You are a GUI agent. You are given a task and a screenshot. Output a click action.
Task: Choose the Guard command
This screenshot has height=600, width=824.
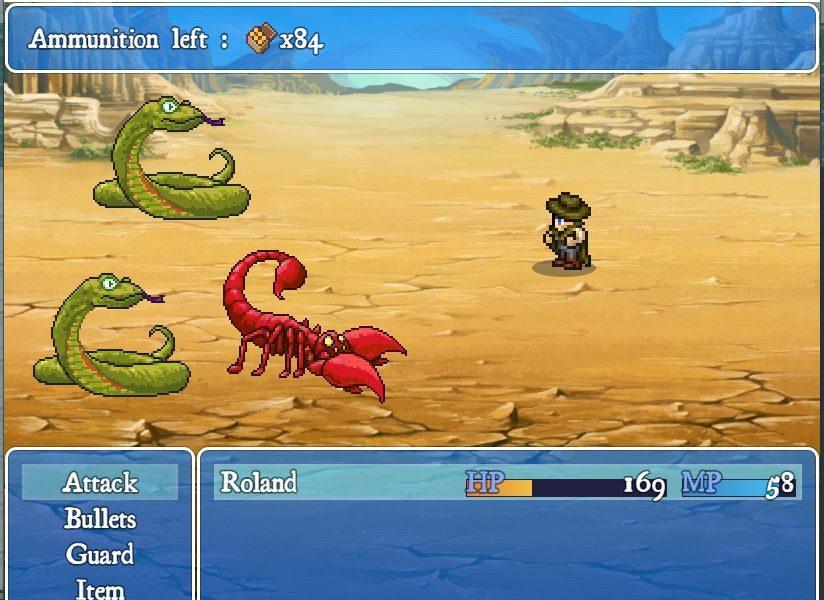click(x=100, y=555)
